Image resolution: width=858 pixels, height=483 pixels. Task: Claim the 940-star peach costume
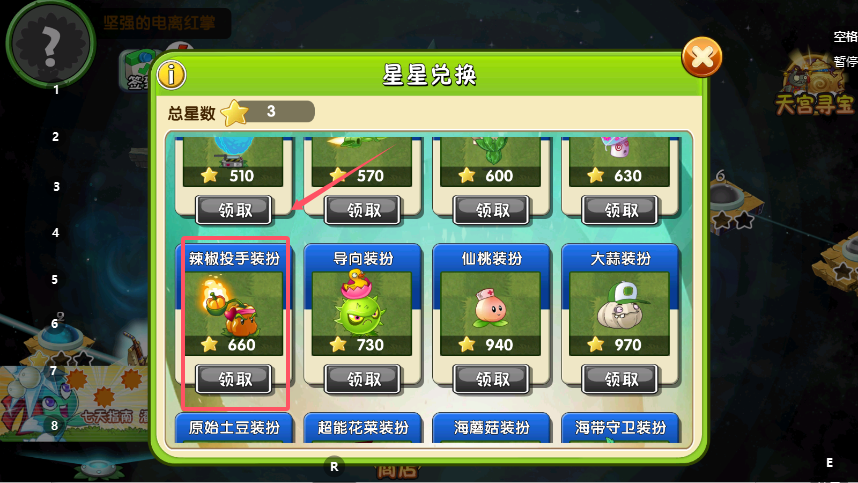492,379
